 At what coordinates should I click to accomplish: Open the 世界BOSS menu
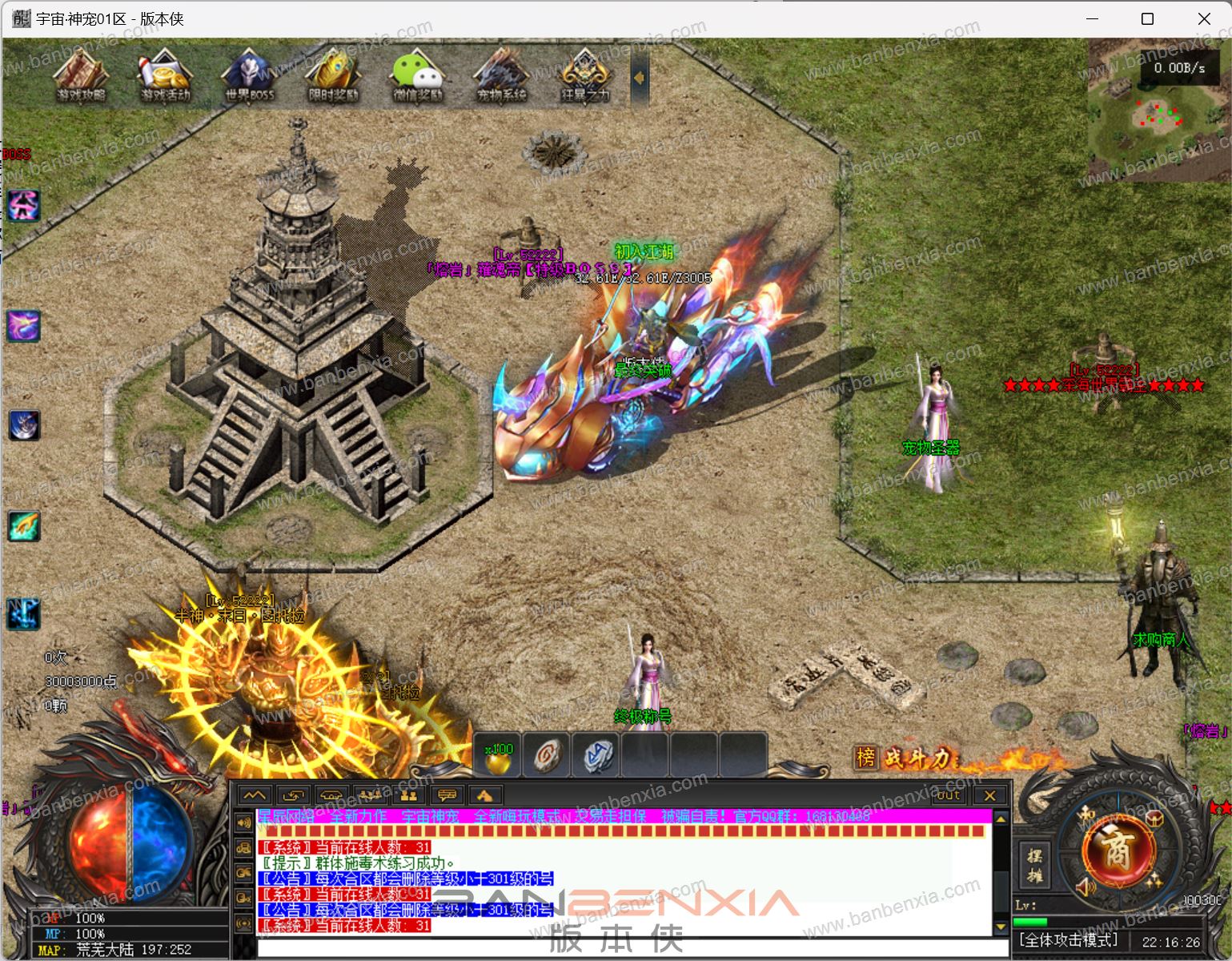click(x=249, y=74)
